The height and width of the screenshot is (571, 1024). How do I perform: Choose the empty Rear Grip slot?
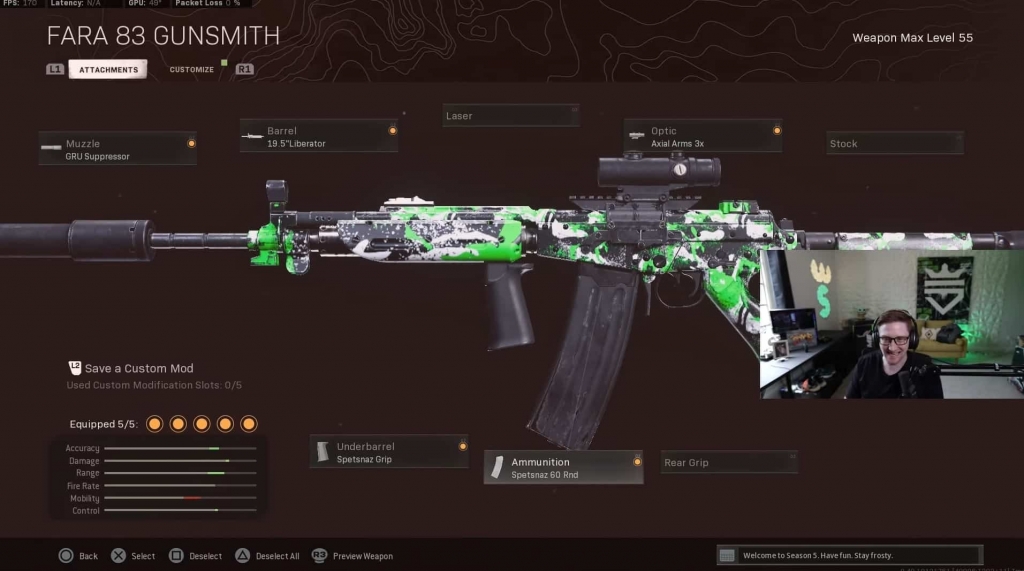729,462
